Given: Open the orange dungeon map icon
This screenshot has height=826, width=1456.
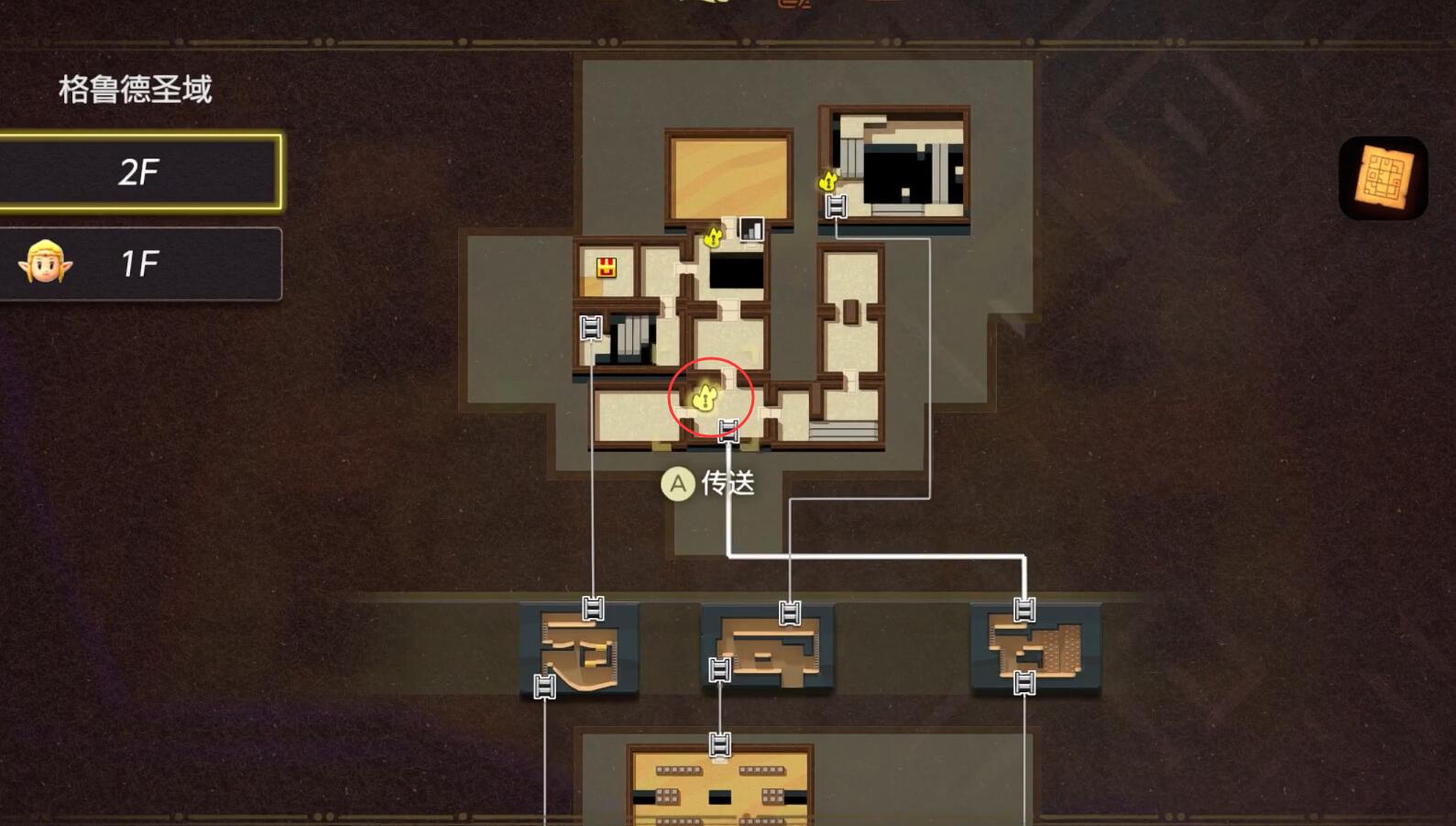Looking at the screenshot, I should [x=1383, y=178].
